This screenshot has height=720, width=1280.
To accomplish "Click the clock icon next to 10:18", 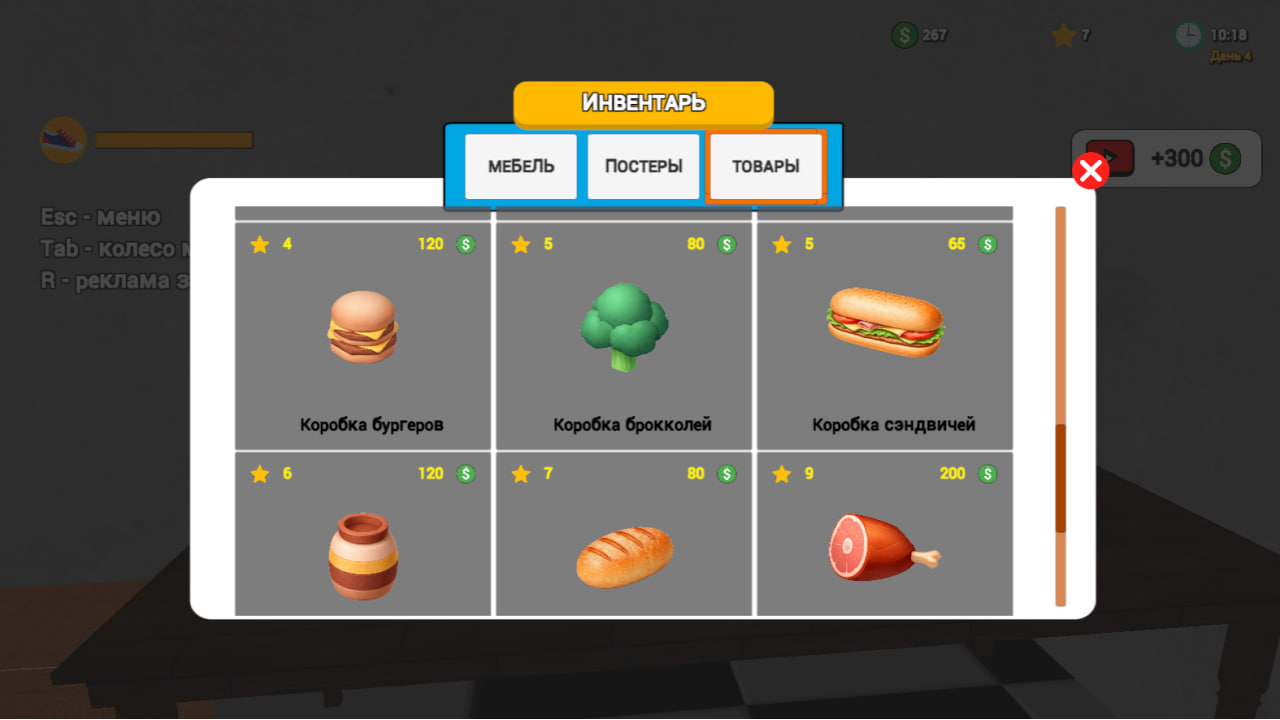I will [x=1188, y=35].
